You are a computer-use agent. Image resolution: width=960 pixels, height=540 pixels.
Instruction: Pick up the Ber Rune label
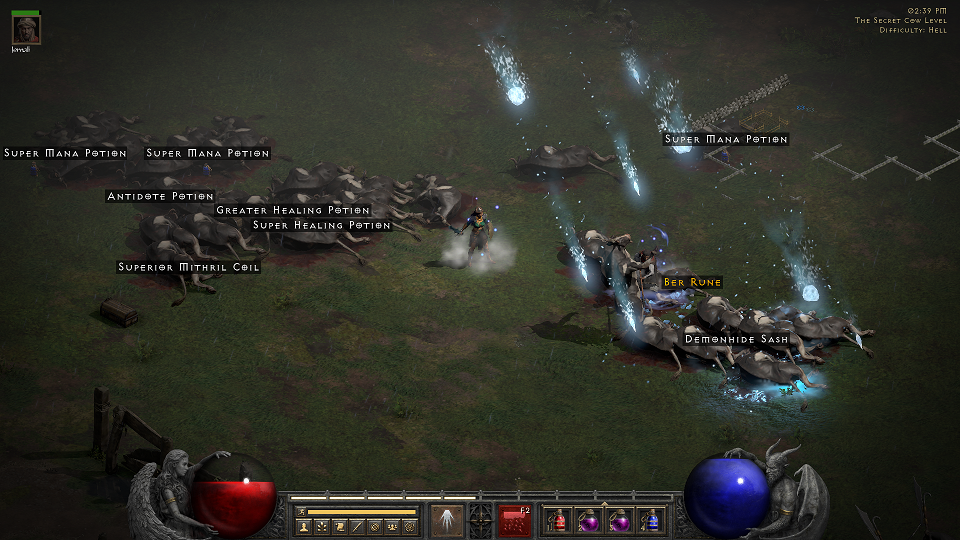692,283
